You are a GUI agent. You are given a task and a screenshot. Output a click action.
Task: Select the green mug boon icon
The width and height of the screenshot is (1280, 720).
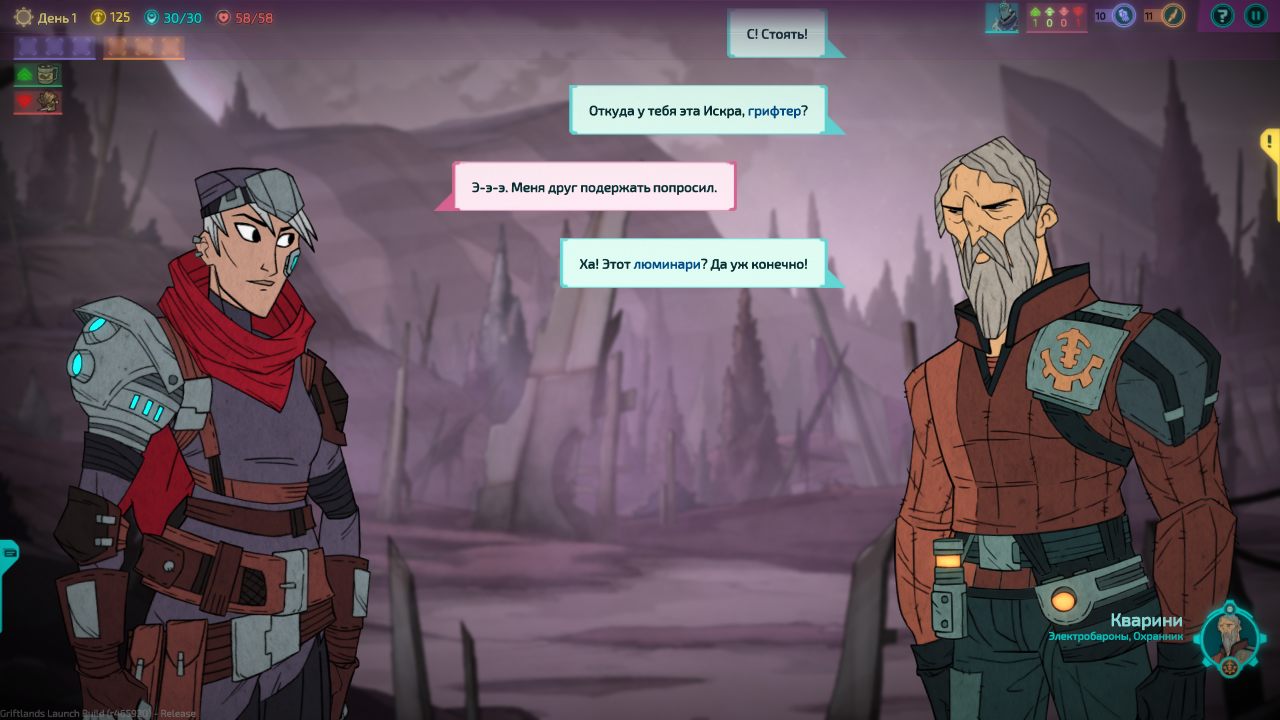[x=38, y=74]
